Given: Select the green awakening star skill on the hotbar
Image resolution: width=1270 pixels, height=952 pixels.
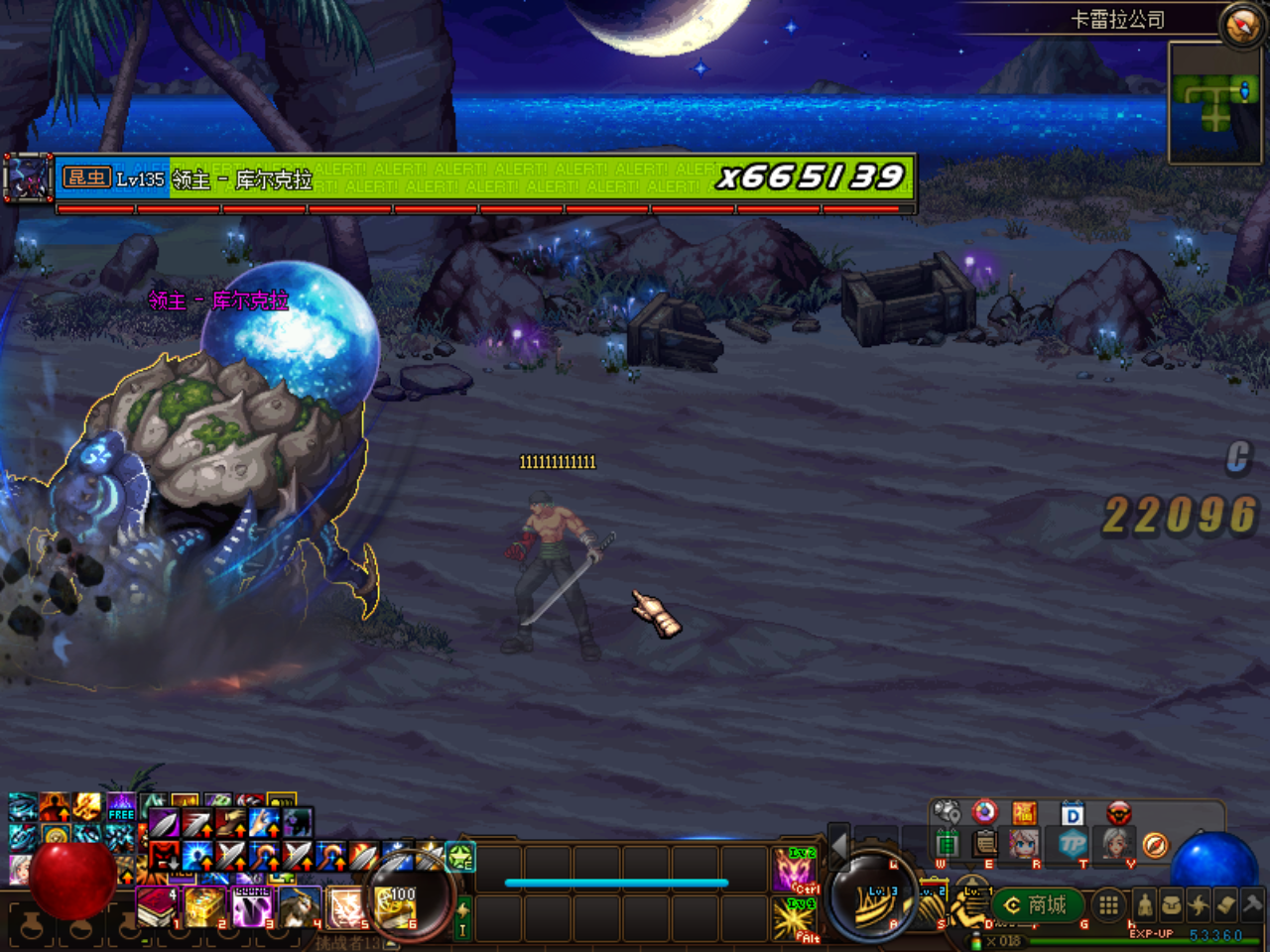Looking at the screenshot, I should pos(460,857).
